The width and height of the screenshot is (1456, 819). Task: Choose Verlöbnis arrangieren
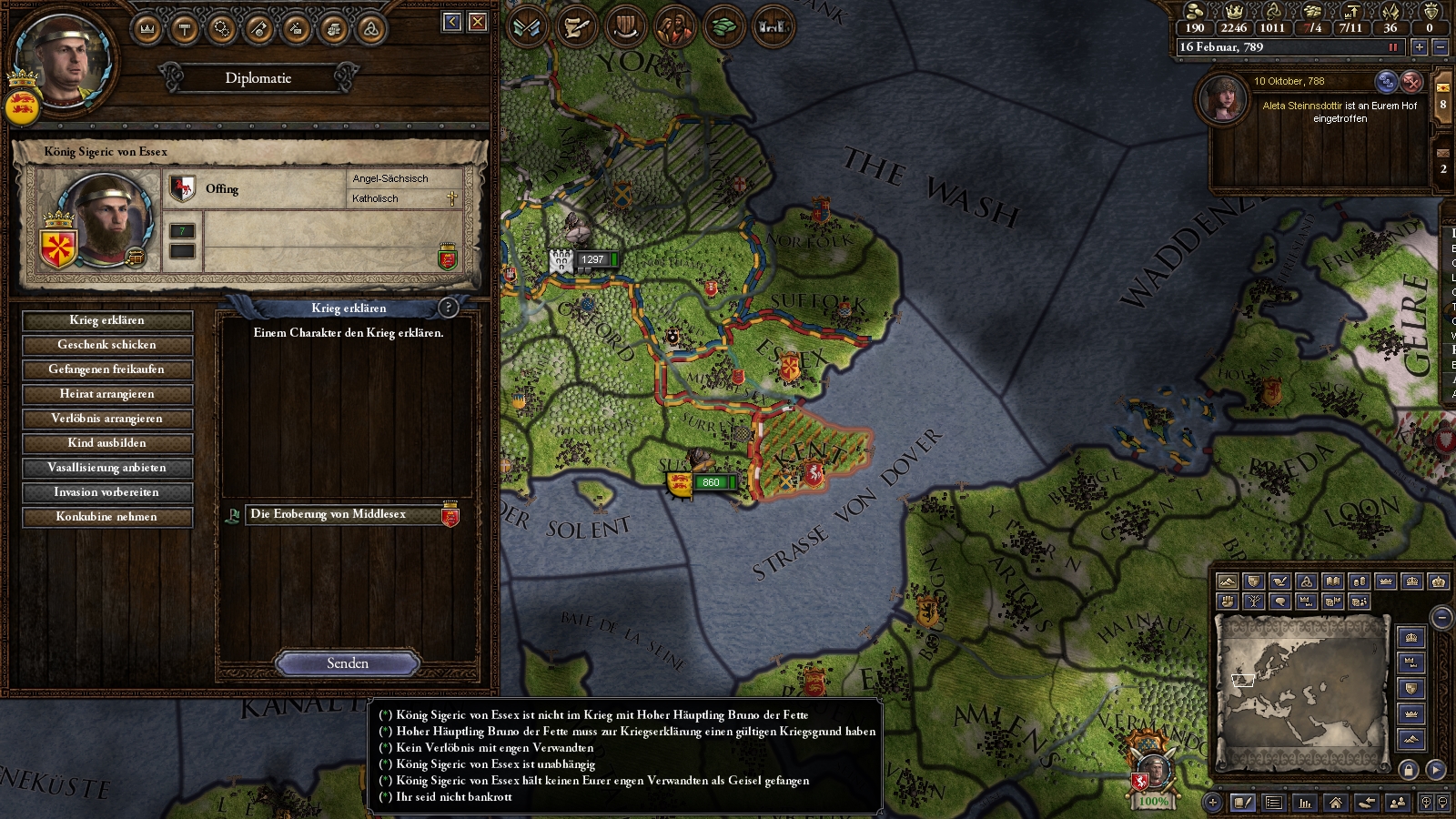tap(106, 419)
